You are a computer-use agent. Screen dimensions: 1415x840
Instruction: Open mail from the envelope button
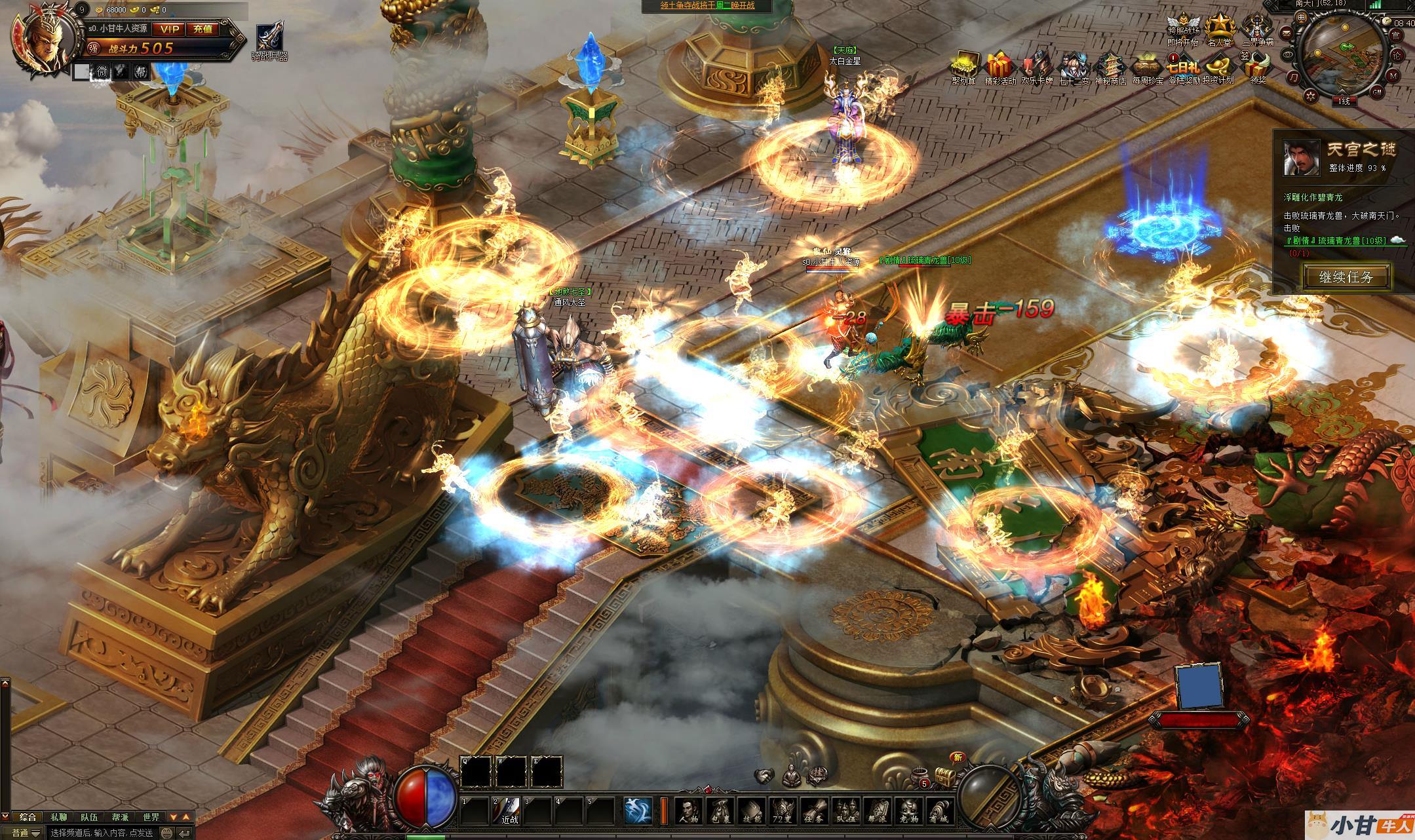click(x=1287, y=32)
